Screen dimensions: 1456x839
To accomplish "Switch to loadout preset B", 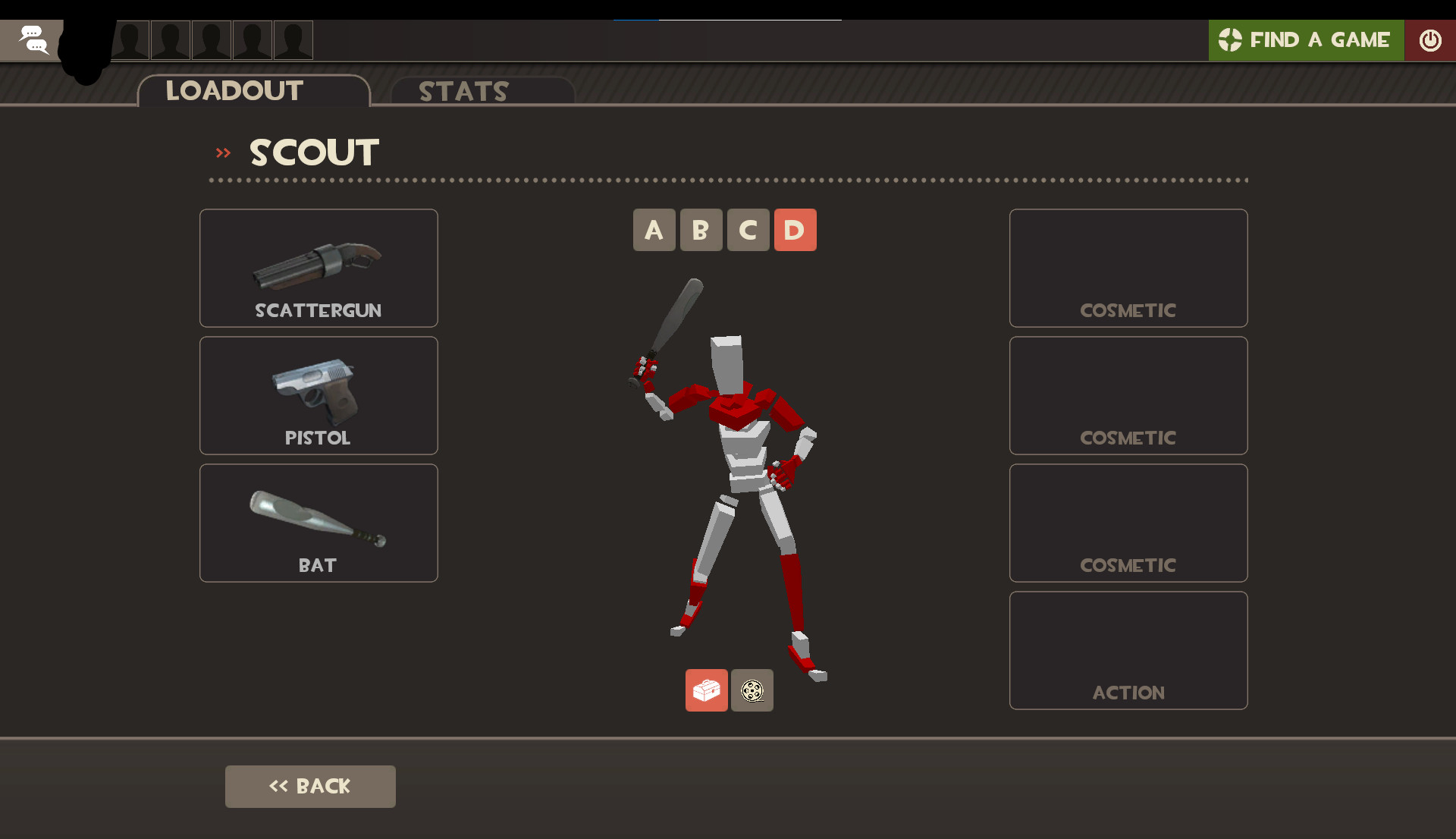I will [x=701, y=230].
